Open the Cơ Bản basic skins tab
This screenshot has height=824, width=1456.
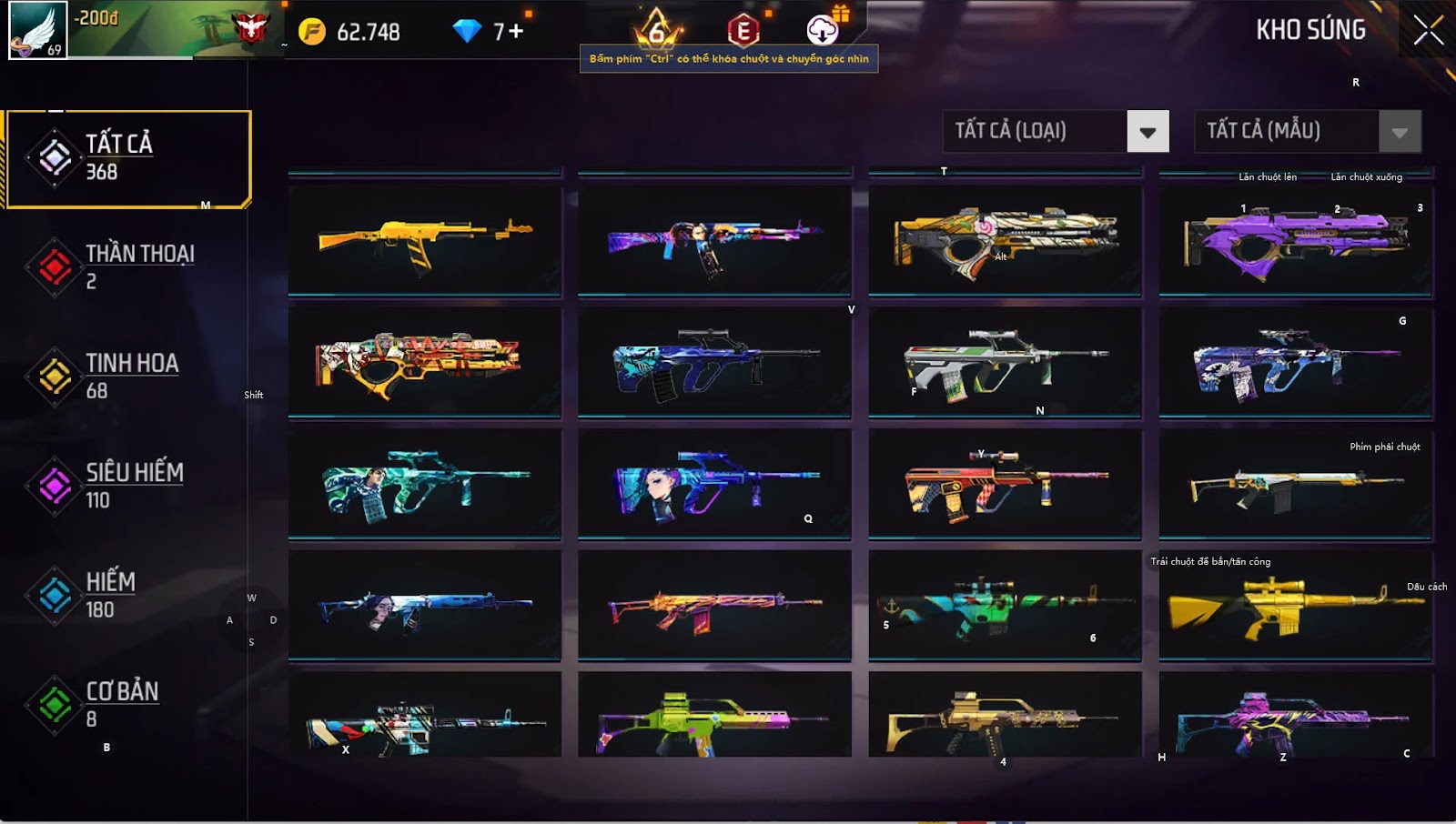point(127,704)
